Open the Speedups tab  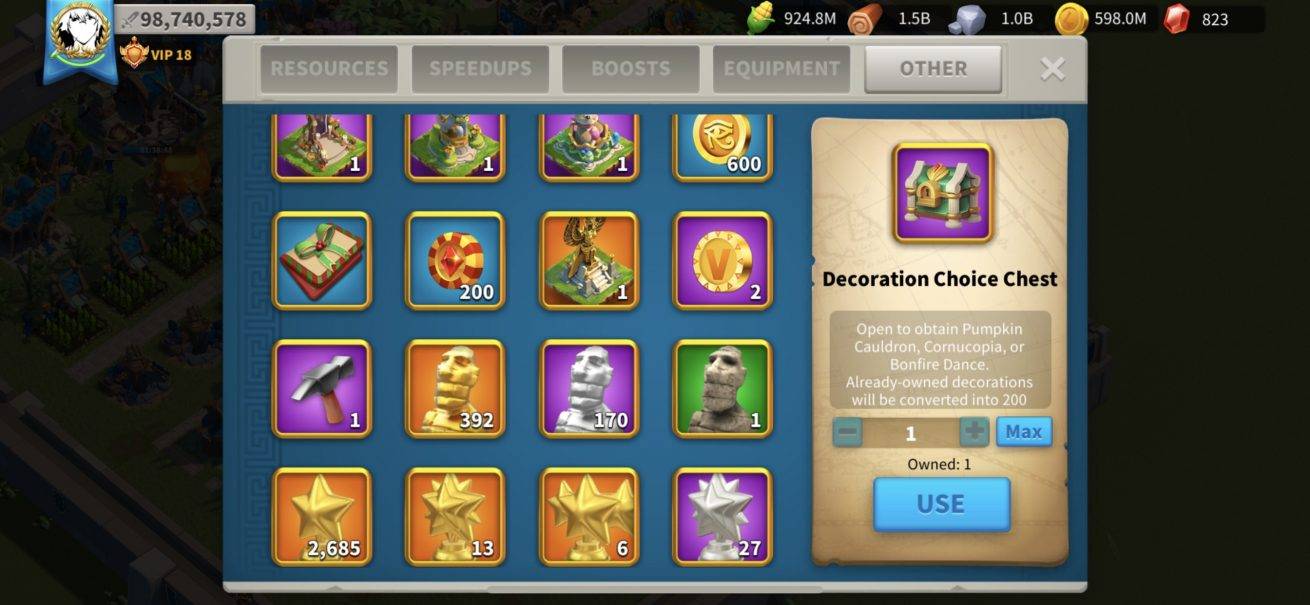480,69
